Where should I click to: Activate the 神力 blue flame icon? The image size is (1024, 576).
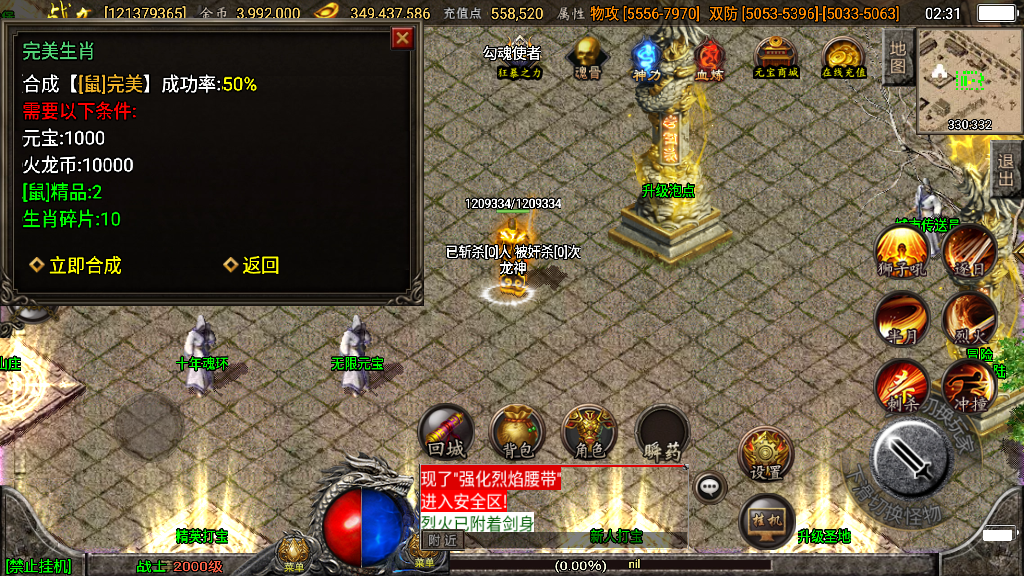[x=647, y=59]
